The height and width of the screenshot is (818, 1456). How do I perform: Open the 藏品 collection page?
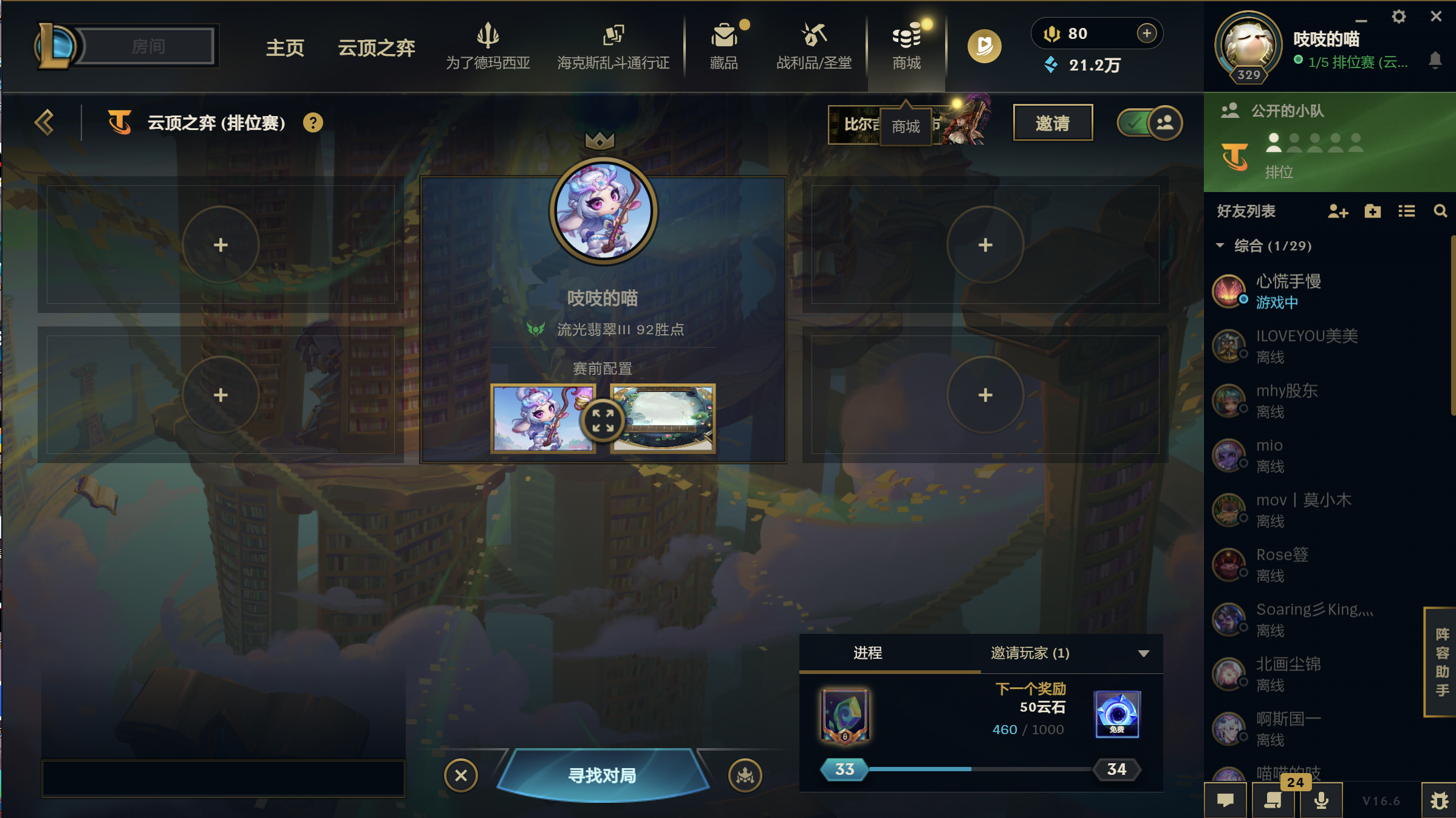click(723, 46)
